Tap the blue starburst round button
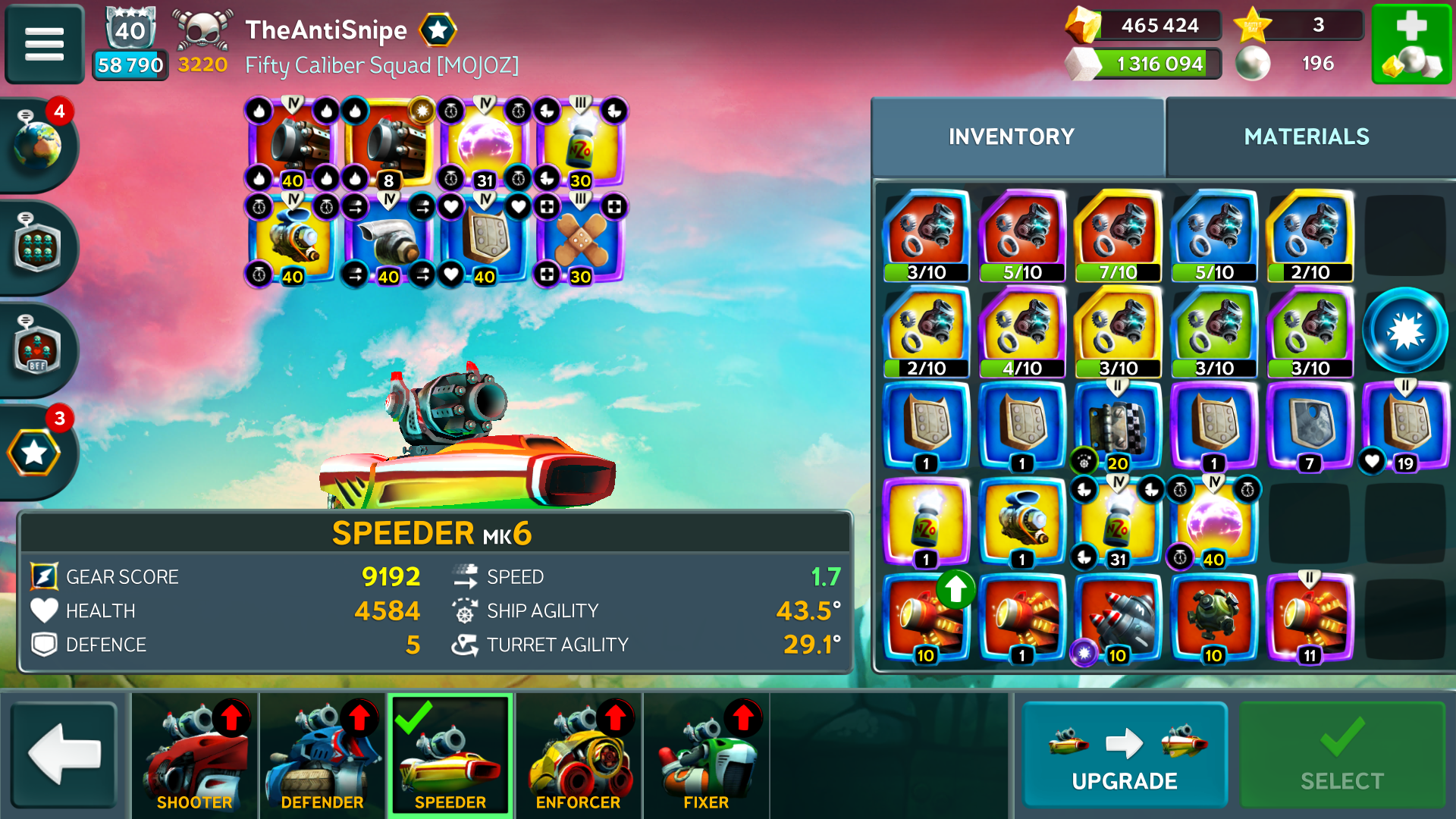The height and width of the screenshot is (819, 1456). (1405, 331)
